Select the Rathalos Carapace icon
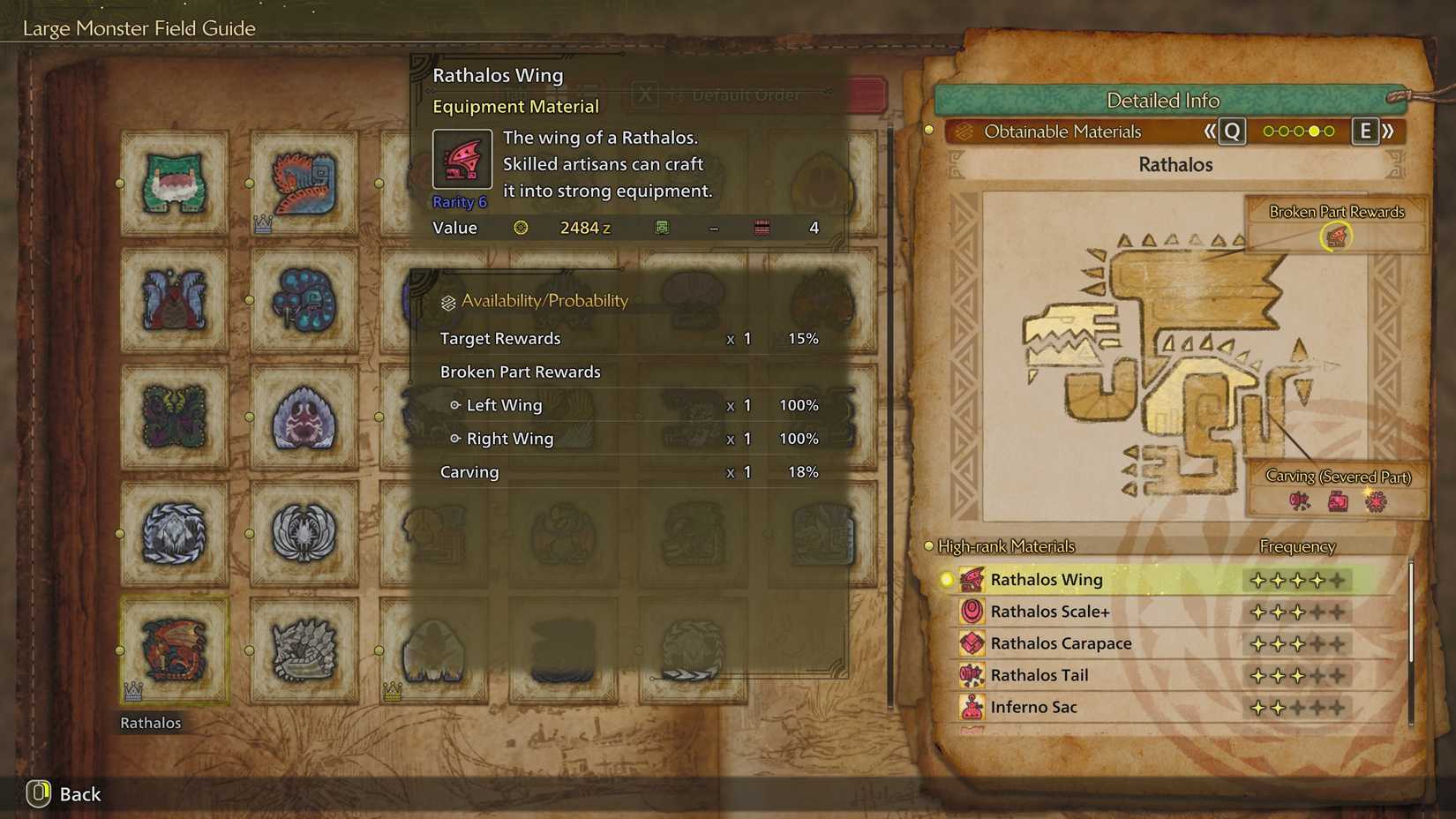Image resolution: width=1456 pixels, height=819 pixels. click(x=971, y=643)
